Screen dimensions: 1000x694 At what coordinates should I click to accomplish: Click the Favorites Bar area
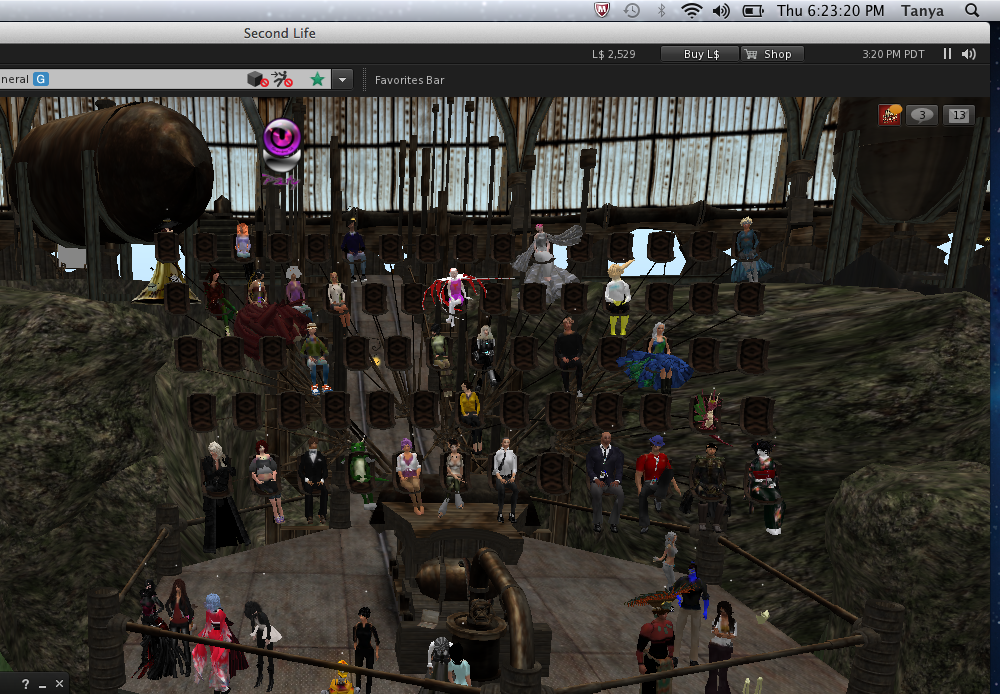coord(409,80)
